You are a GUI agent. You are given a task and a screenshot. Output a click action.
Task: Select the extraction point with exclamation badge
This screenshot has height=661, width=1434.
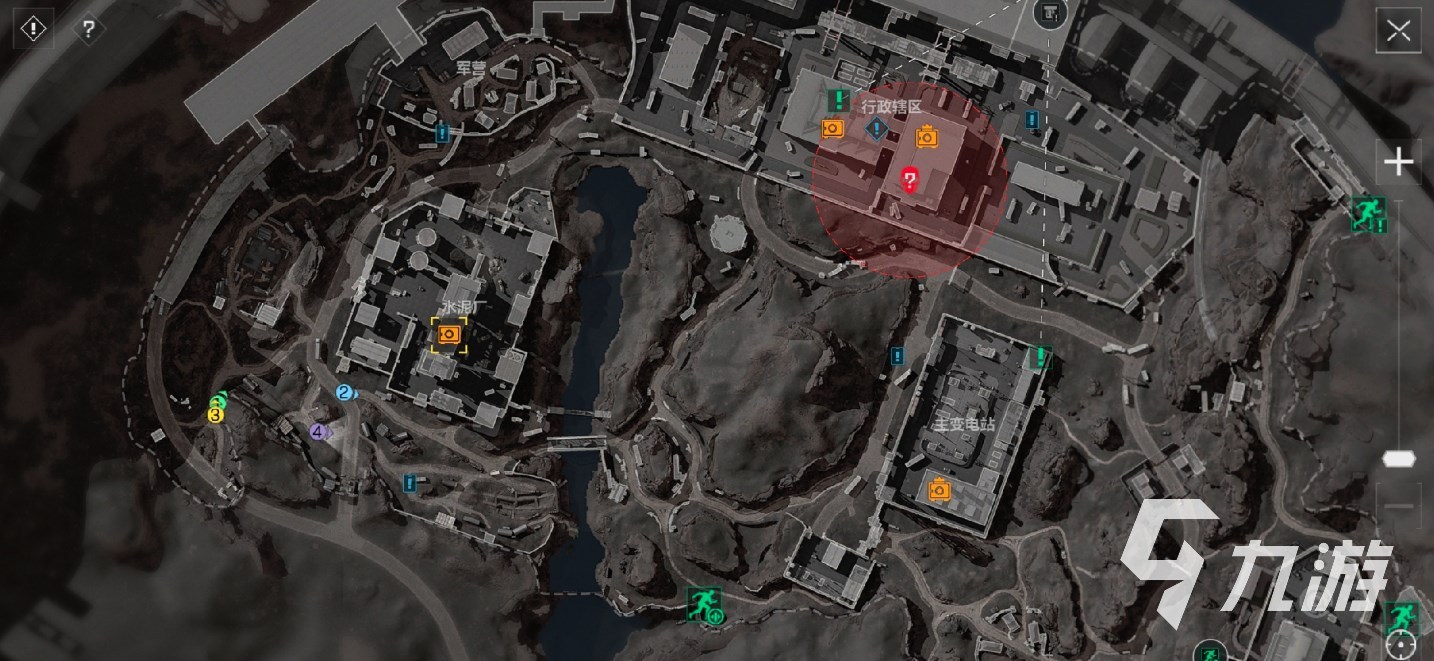pos(1366,212)
